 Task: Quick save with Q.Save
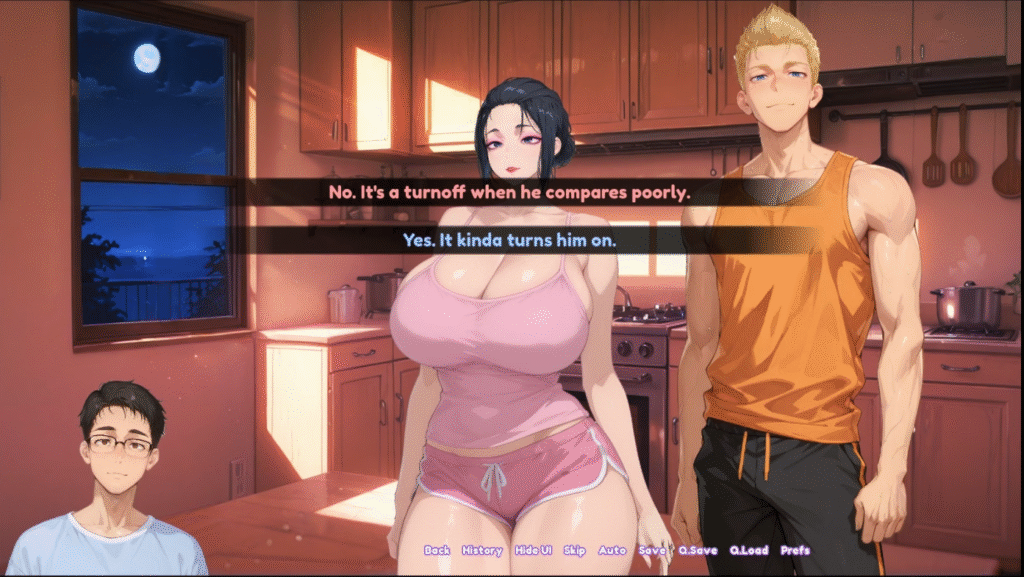696,550
